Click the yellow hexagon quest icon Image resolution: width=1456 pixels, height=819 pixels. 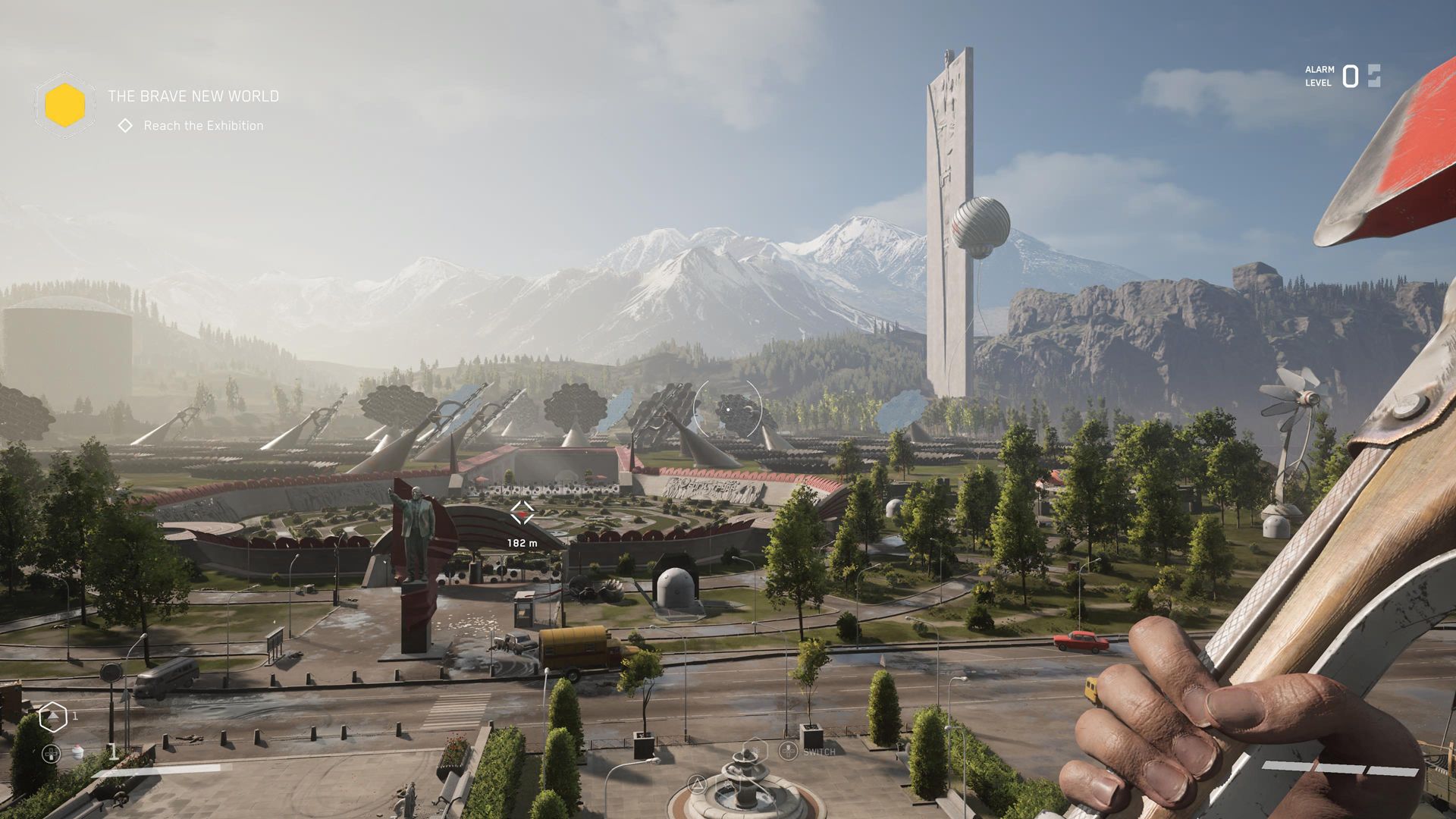pyautogui.click(x=64, y=105)
